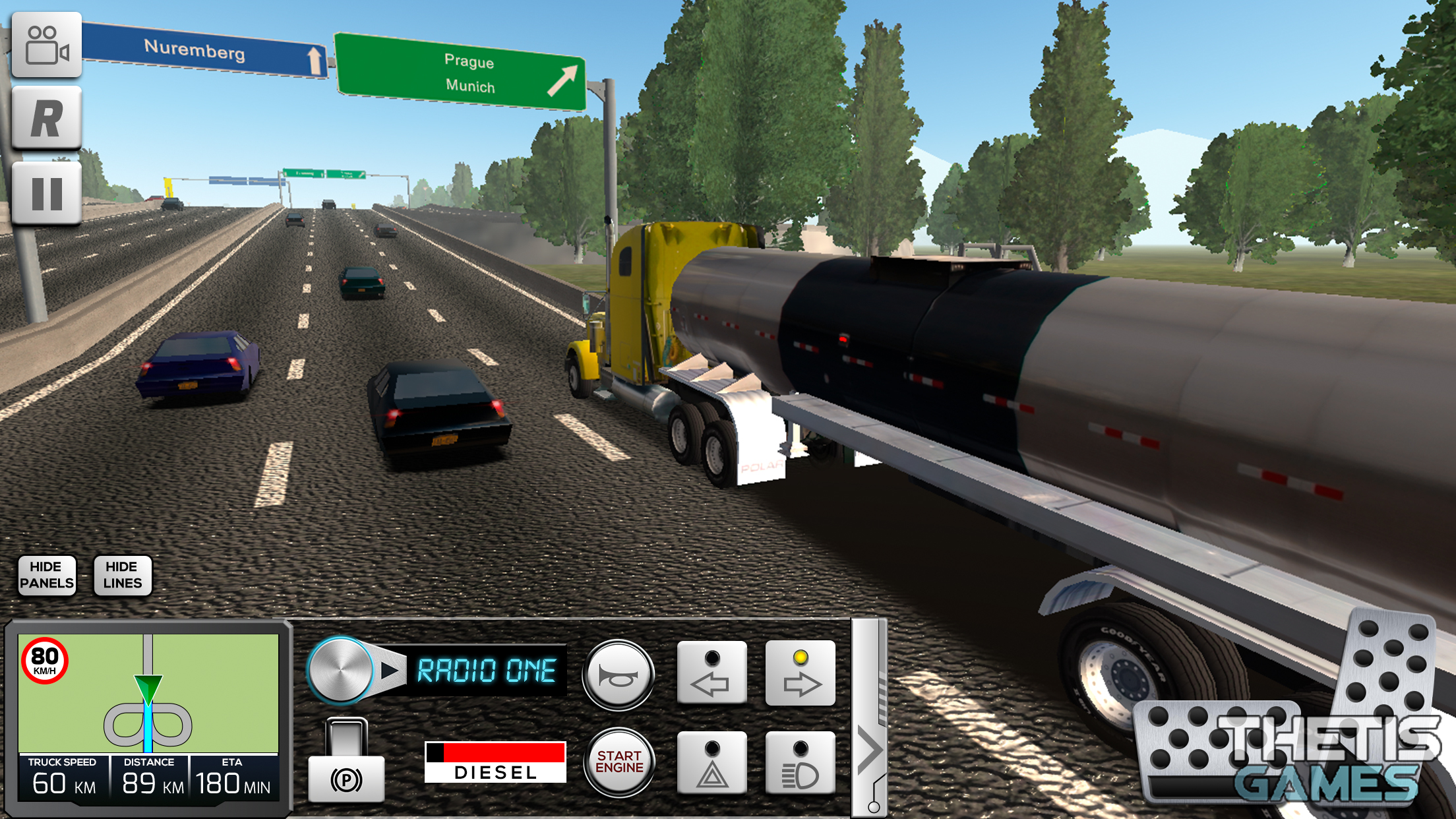
Task: Toggle Hide Lines button
Action: tap(123, 575)
